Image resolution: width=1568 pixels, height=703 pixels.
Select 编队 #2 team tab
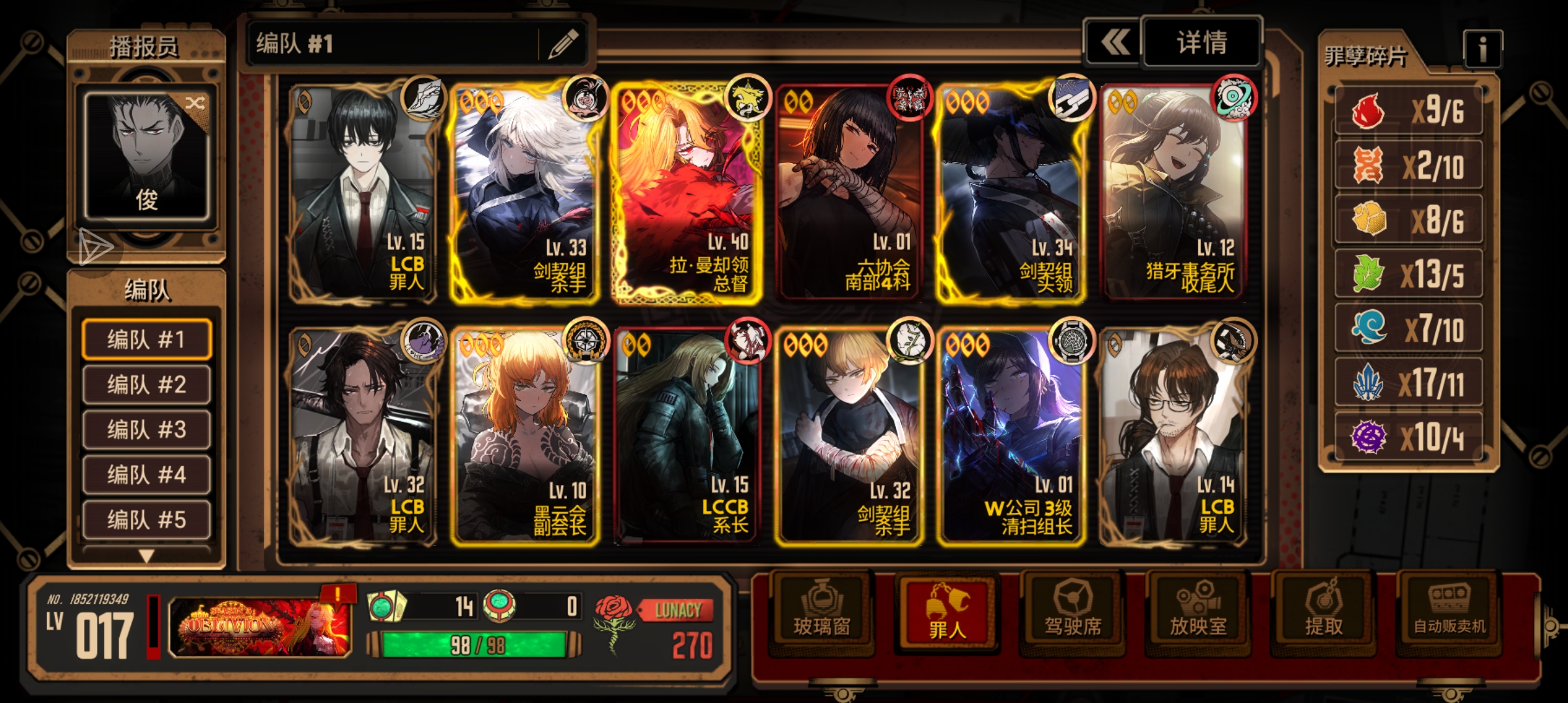coord(147,385)
